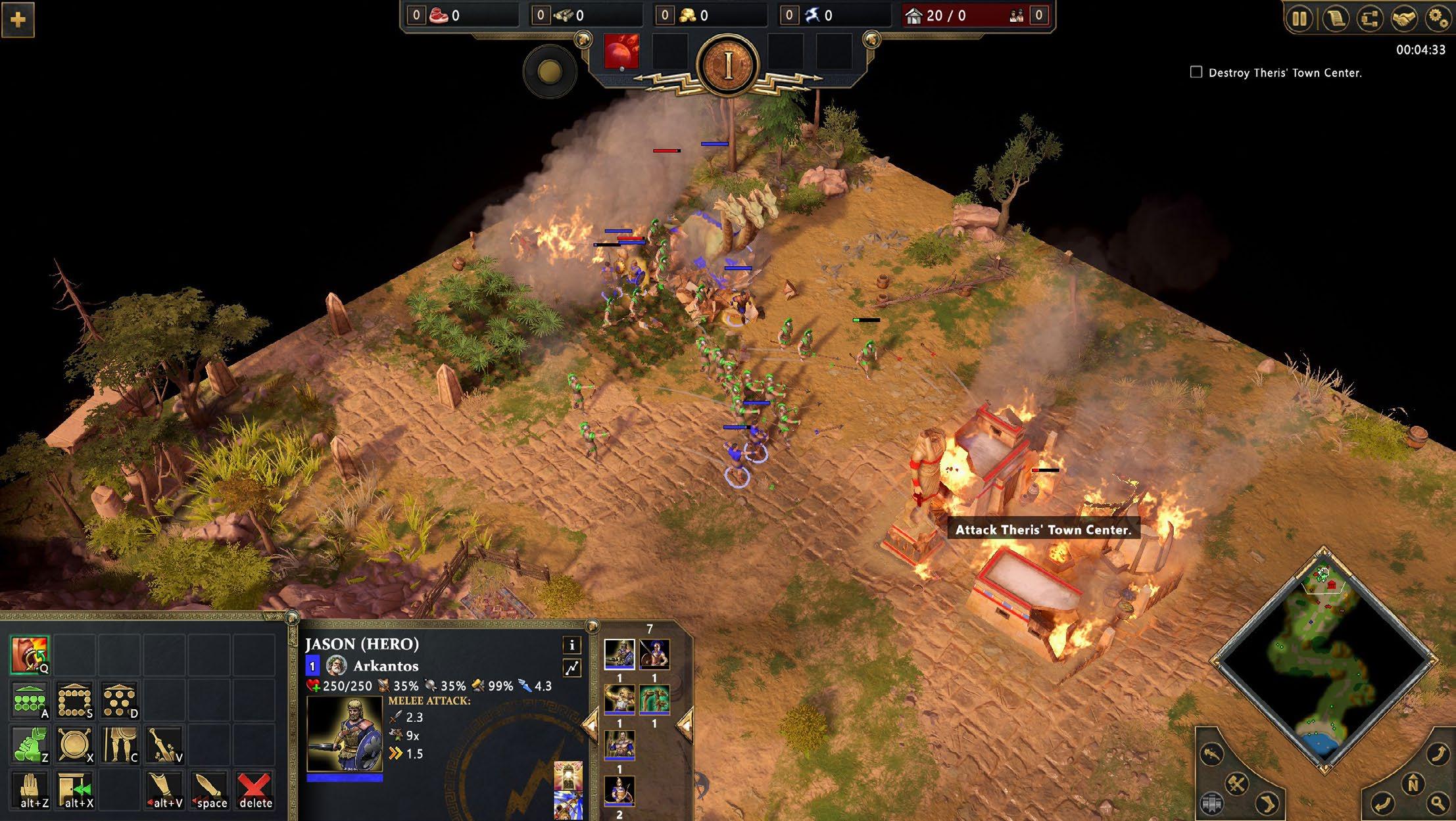Select the spread formation
Image resolution: width=1456 pixels, height=821 pixels.
coord(119,700)
